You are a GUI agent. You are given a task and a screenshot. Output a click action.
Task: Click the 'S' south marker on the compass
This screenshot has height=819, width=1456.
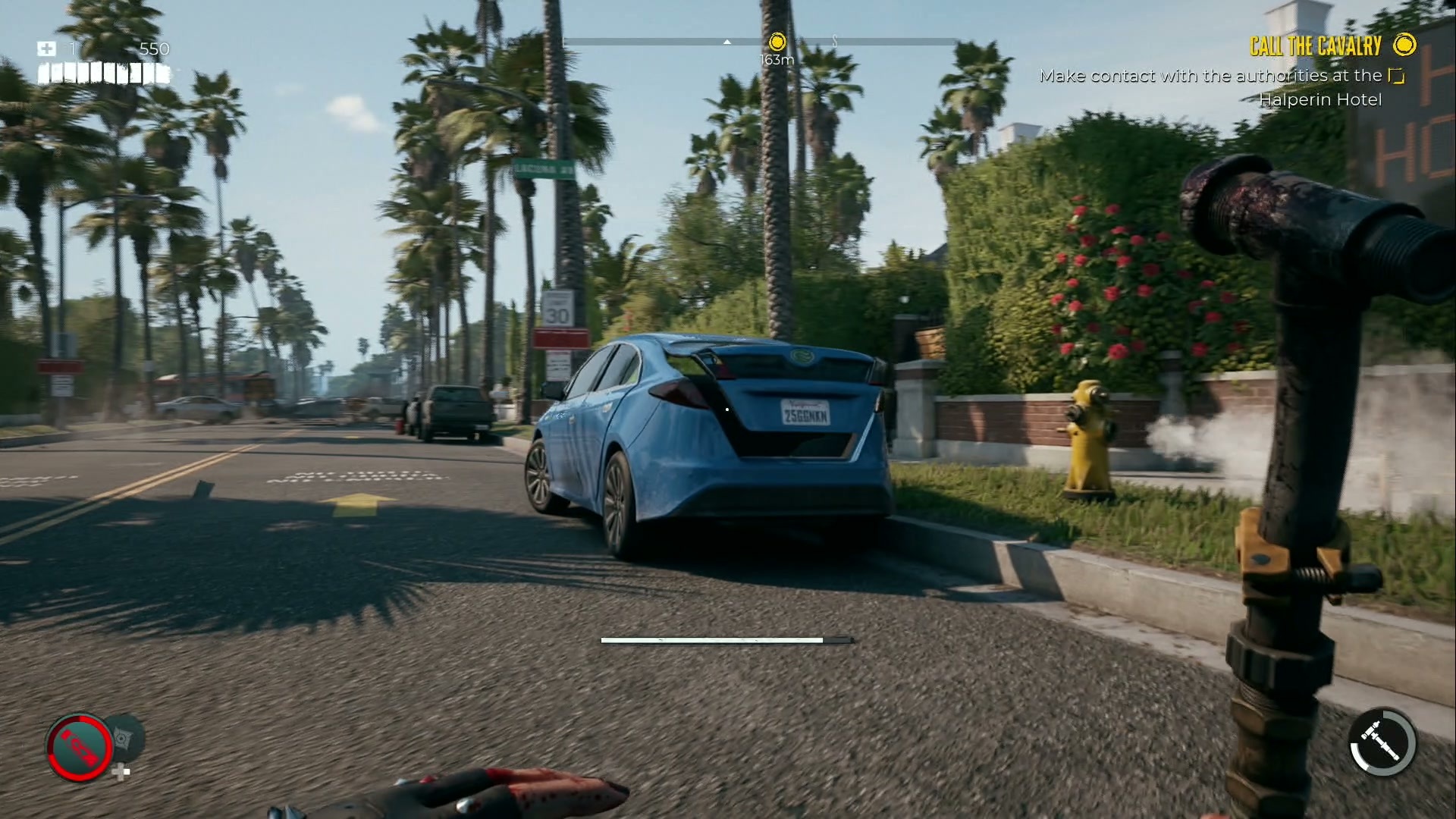pos(835,43)
